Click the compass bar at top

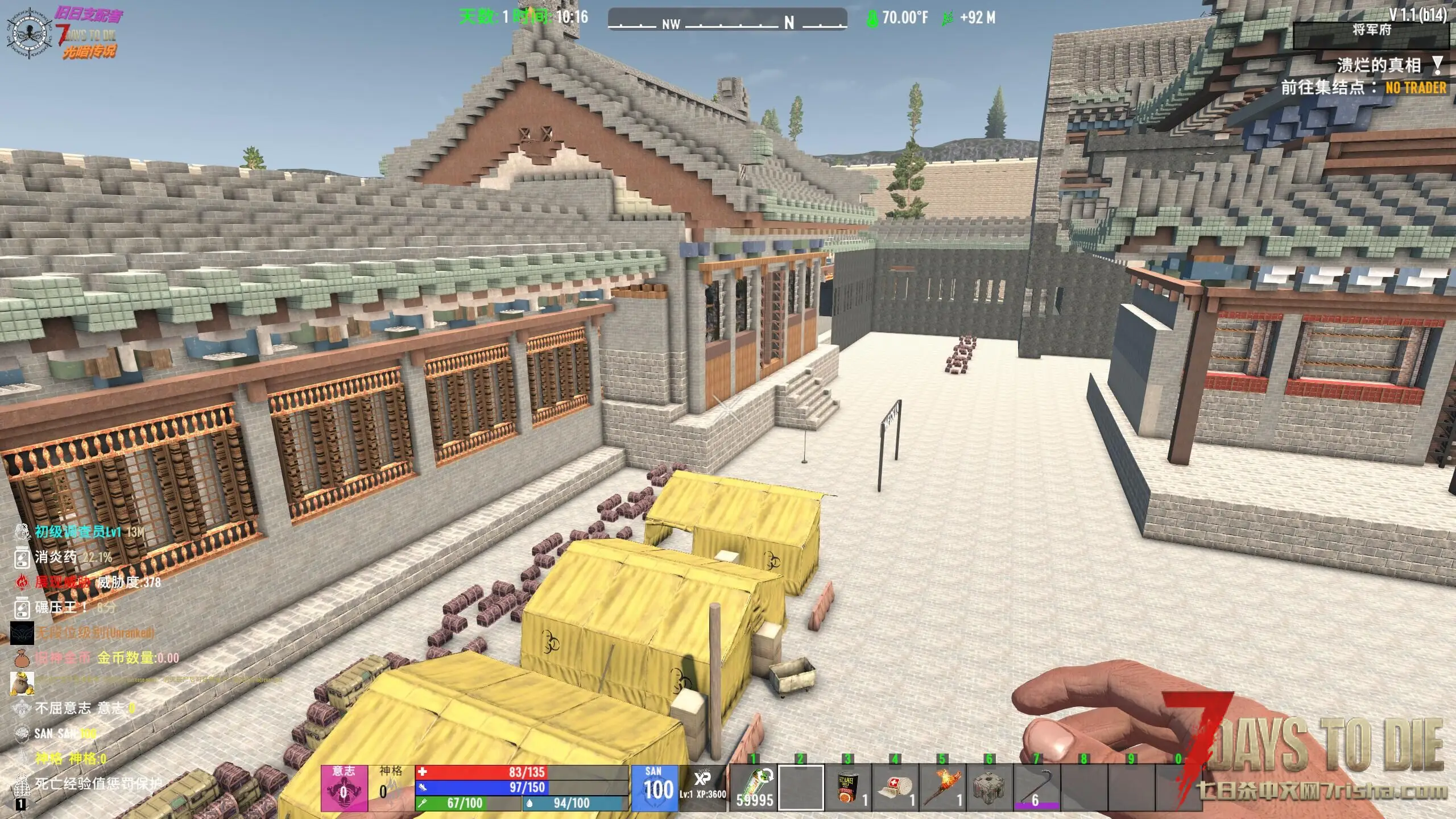(x=727, y=20)
